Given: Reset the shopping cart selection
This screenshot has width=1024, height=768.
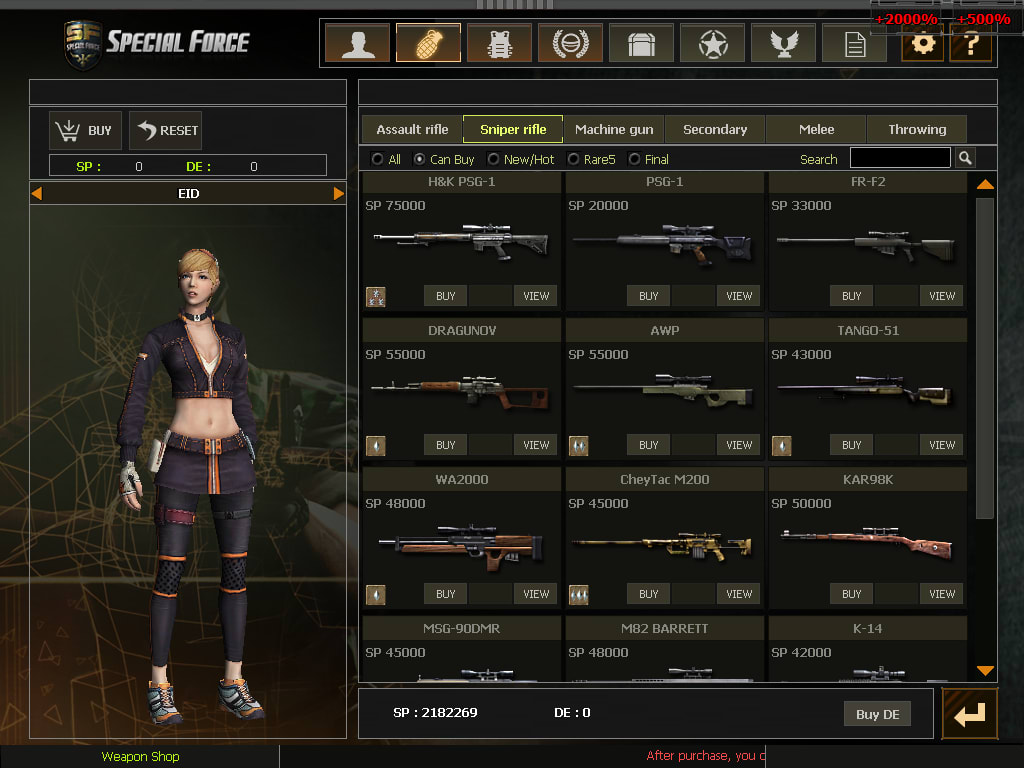Looking at the screenshot, I should (166, 130).
